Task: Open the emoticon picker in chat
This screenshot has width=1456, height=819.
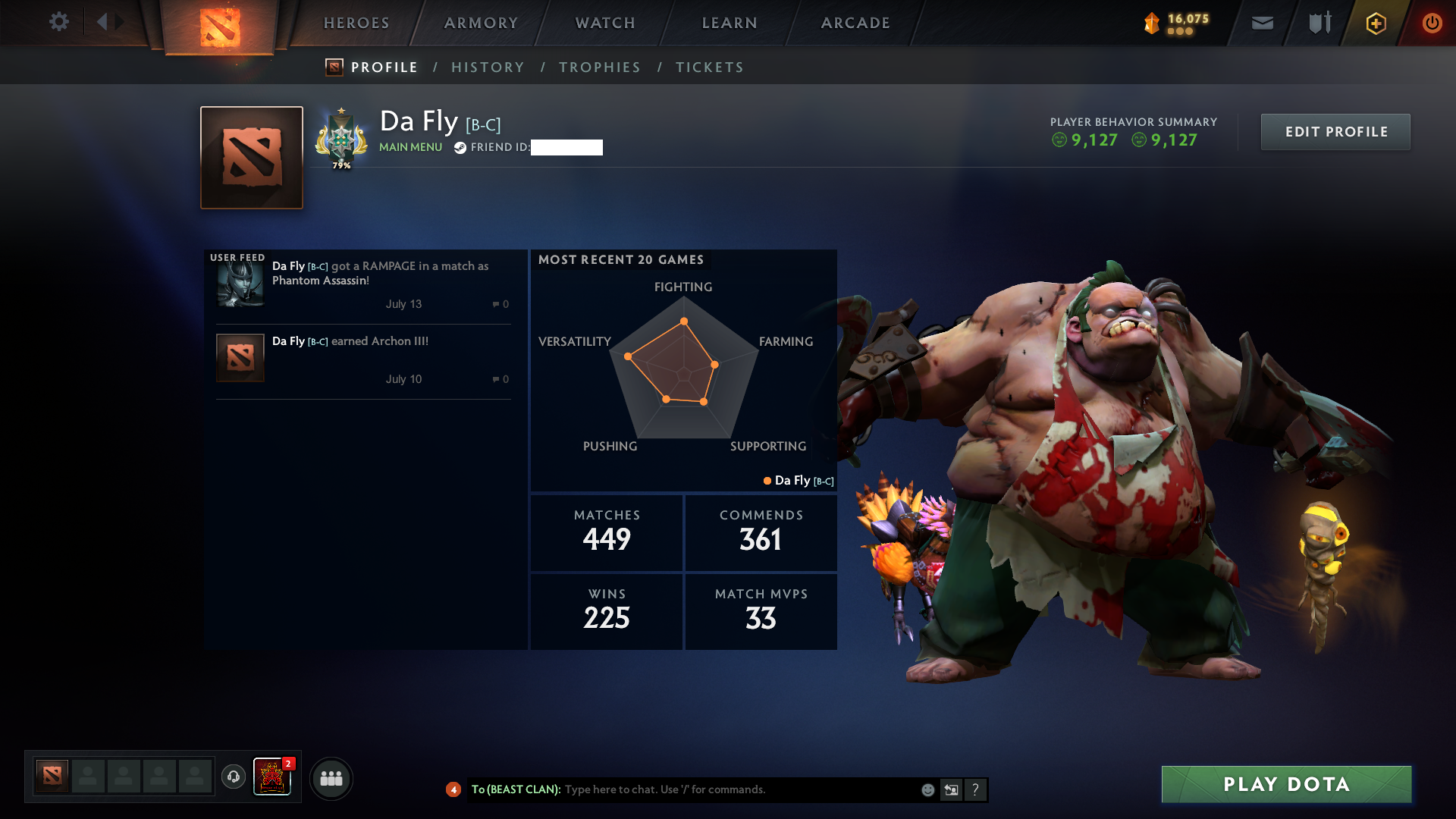Action: pyautogui.click(x=927, y=789)
